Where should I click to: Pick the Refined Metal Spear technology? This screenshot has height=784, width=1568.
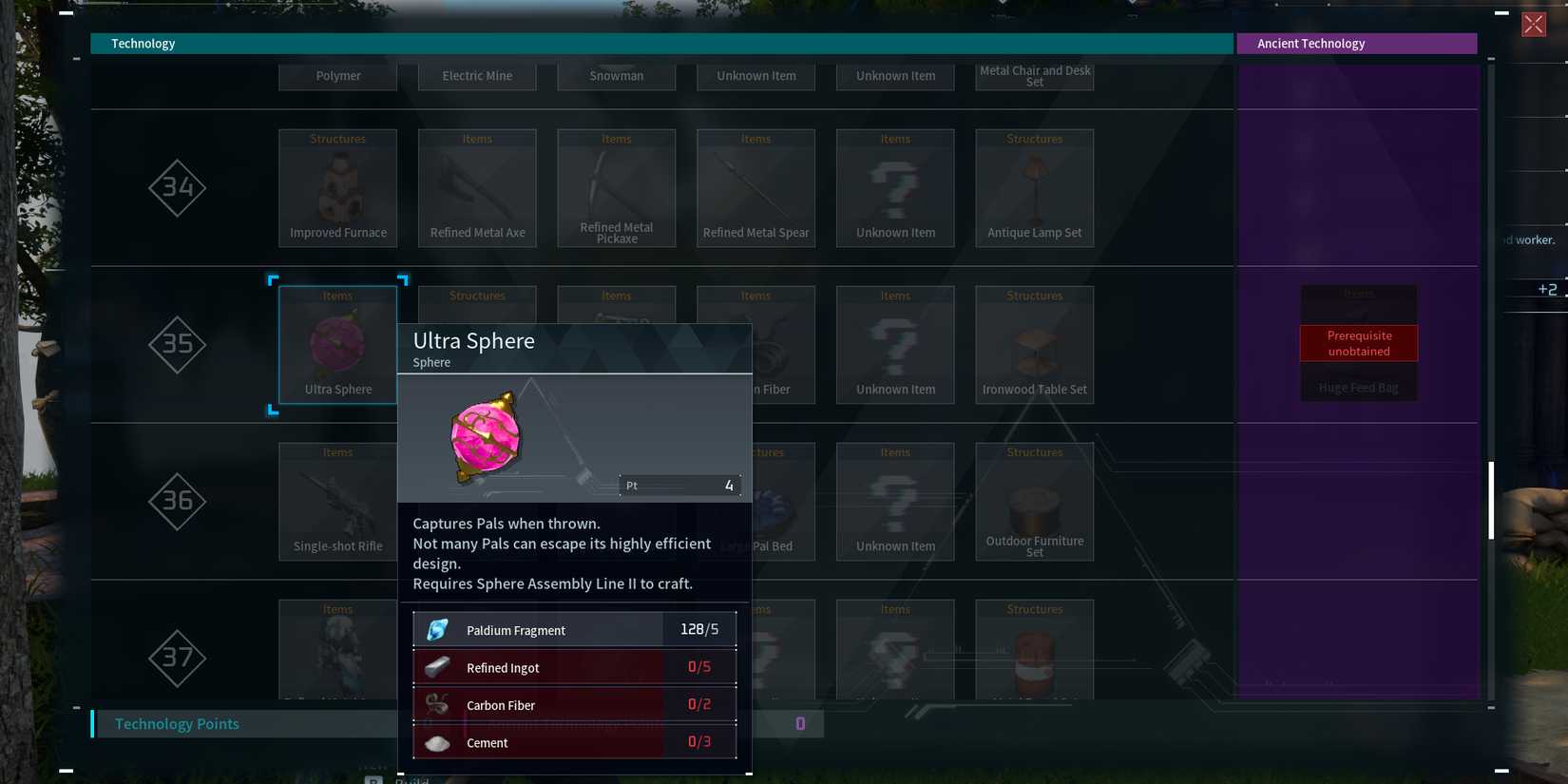tap(755, 187)
